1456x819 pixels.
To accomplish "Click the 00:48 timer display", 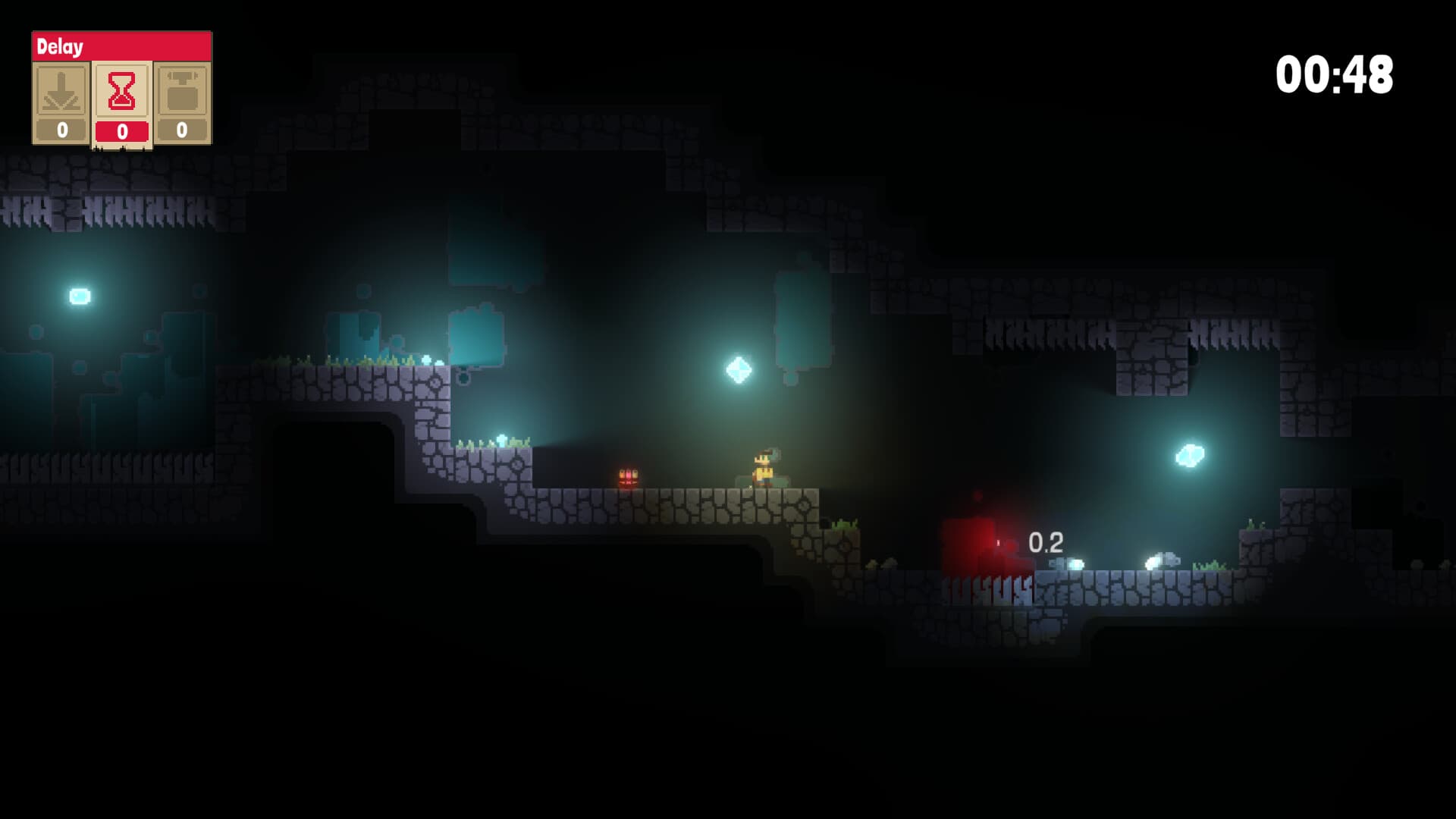I will [1333, 75].
